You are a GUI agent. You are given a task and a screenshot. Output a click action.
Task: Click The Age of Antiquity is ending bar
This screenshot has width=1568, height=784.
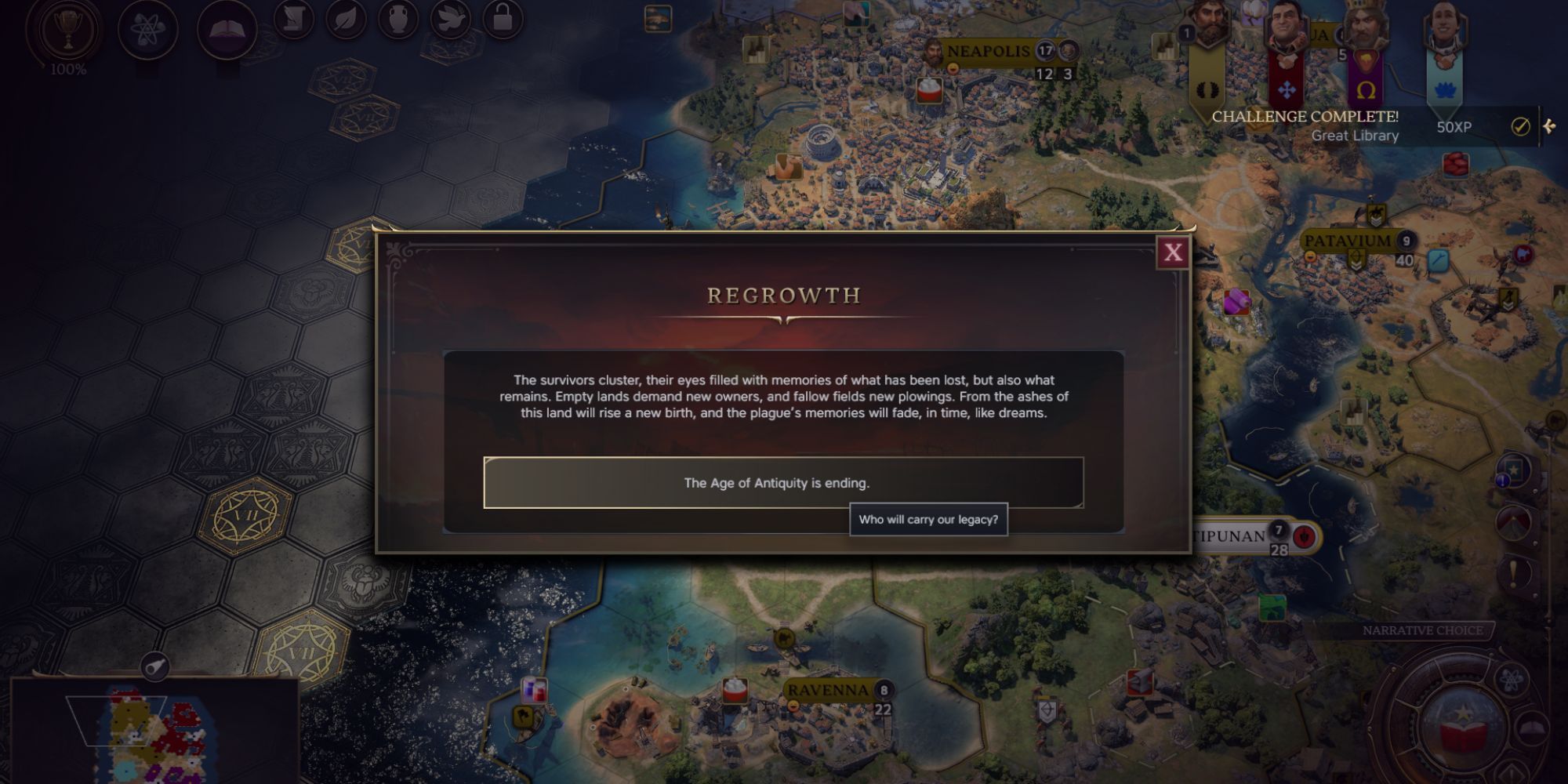point(784,484)
